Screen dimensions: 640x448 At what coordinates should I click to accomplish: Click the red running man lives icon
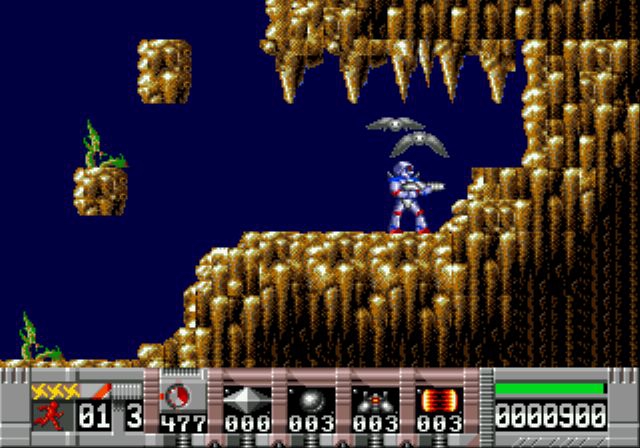coord(48,414)
